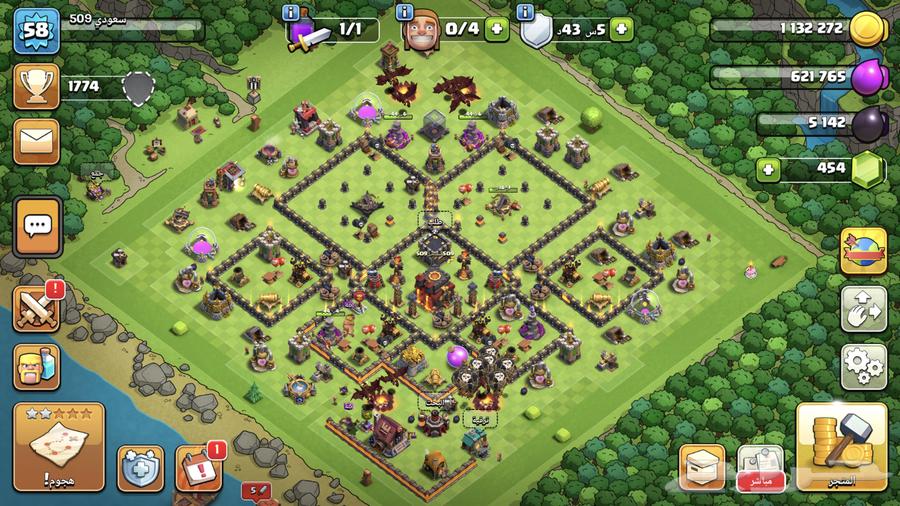Image resolution: width=900 pixels, height=506 pixels.
Task: Buy gems with the green plus button
Action: (769, 168)
